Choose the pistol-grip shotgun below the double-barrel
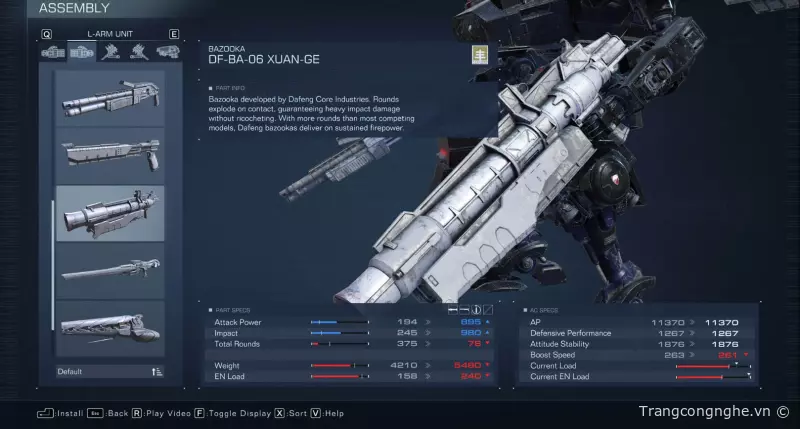This screenshot has height=429, width=800. [x=110, y=155]
